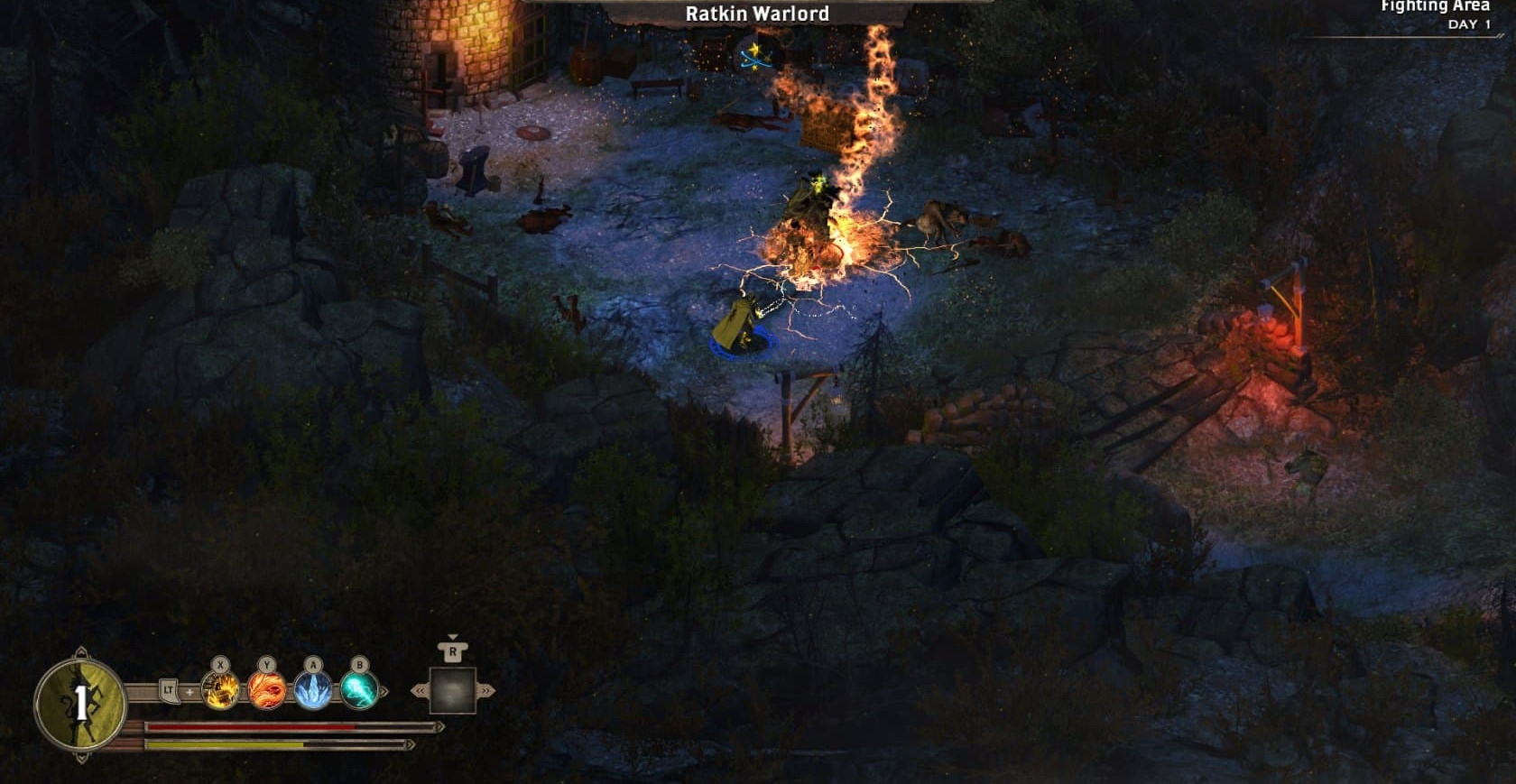Cast the orange phoenix fire spell
The height and width of the screenshot is (784, 1516).
(x=267, y=691)
